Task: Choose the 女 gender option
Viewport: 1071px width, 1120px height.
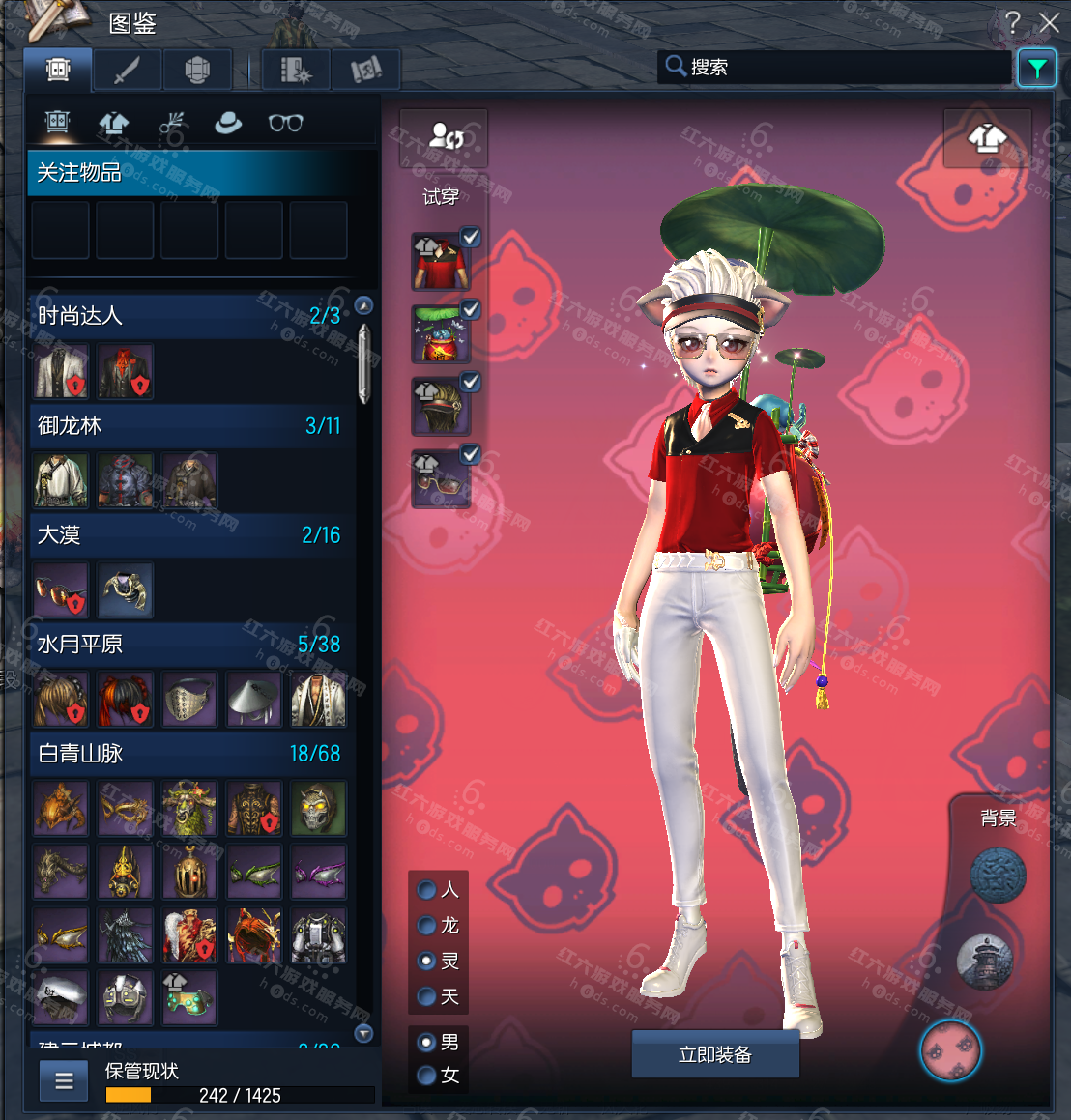Action: 426,1075
